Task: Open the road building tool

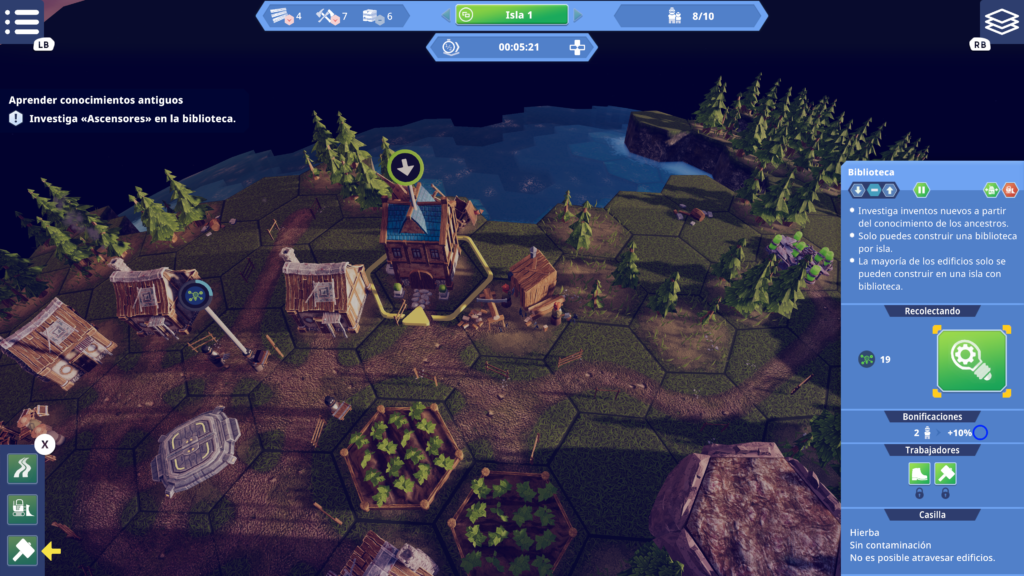Action: coord(22,469)
